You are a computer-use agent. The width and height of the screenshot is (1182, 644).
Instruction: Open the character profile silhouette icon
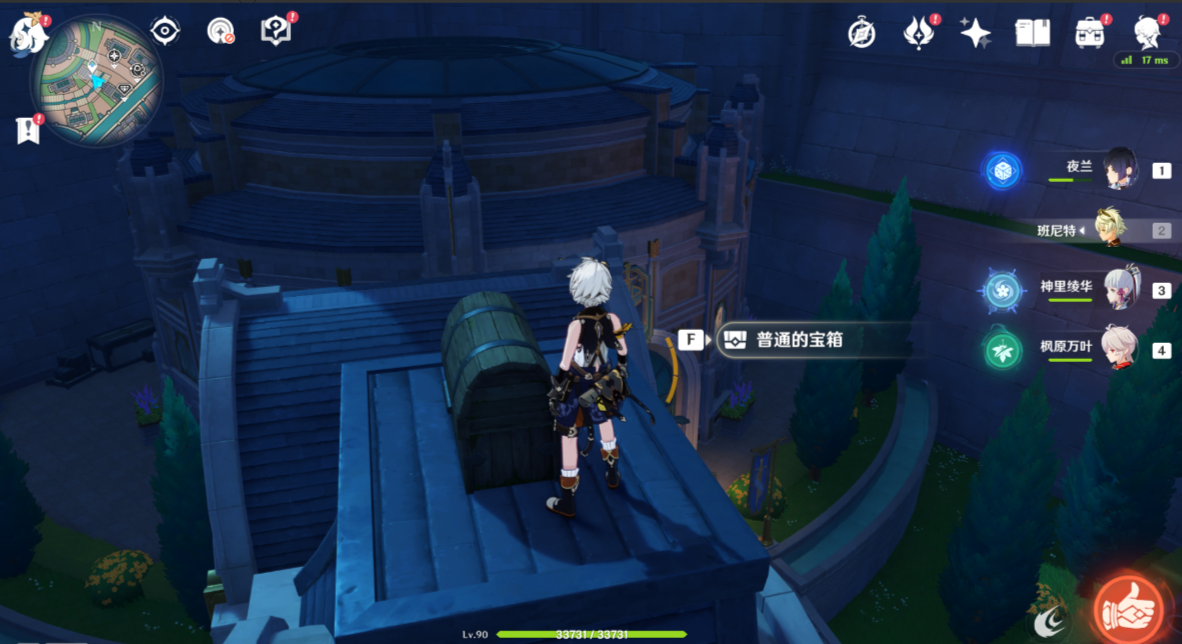(1147, 33)
